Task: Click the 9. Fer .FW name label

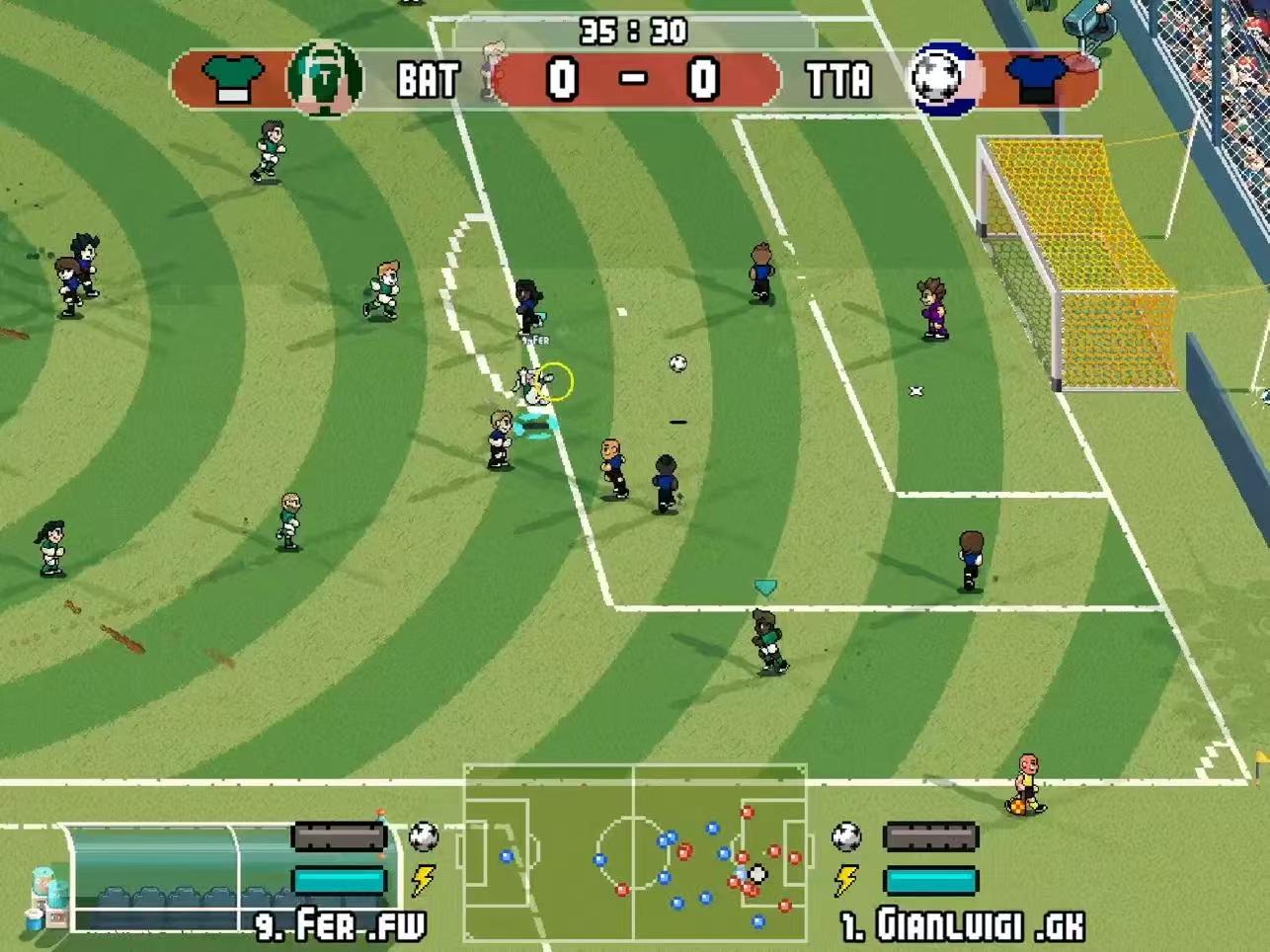Action: [341, 928]
